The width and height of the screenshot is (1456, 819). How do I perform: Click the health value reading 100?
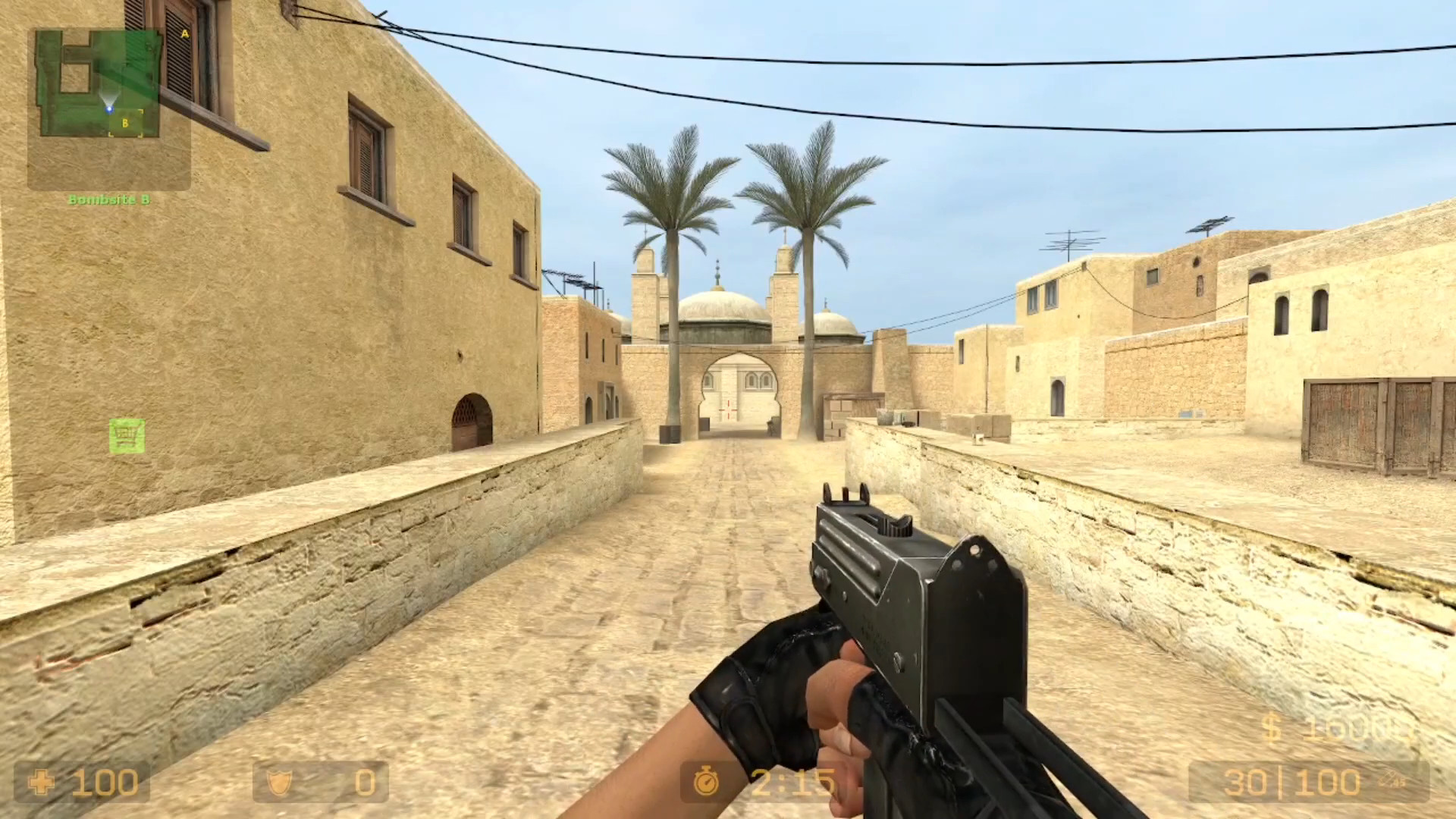pos(106,783)
